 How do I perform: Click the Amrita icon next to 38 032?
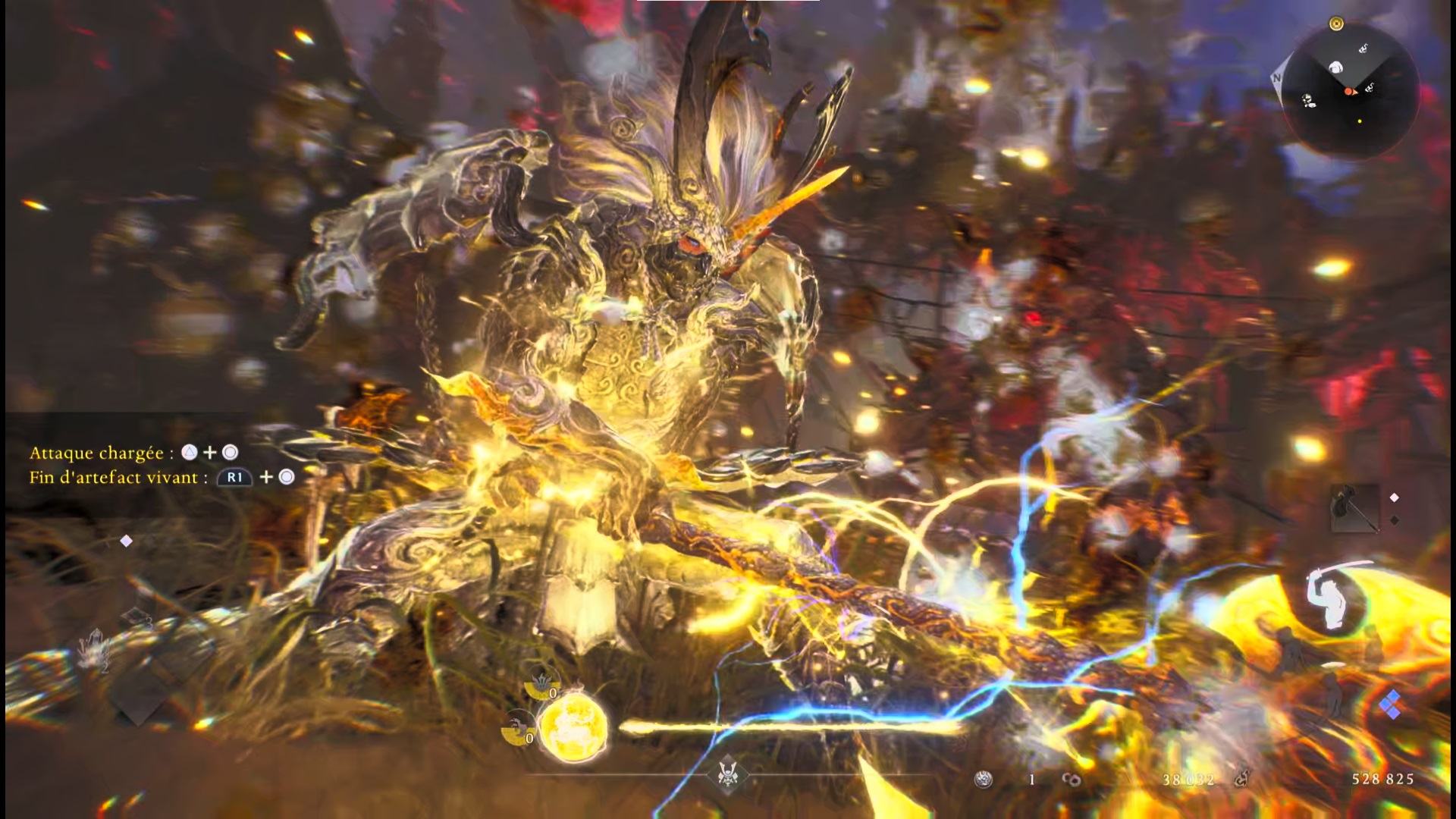tap(1071, 780)
